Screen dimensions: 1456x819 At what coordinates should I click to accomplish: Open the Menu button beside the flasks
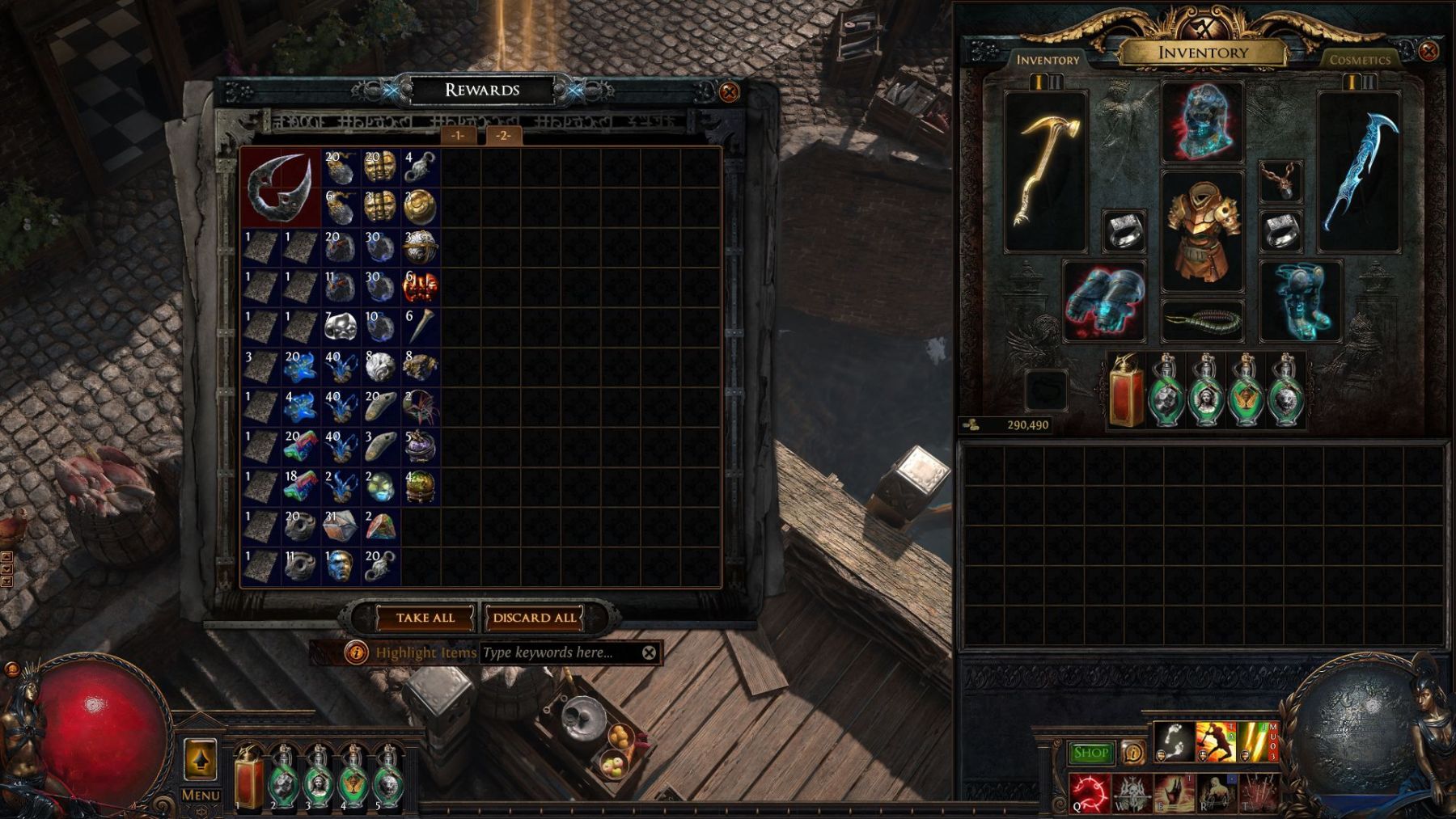pyautogui.click(x=200, y=768)
